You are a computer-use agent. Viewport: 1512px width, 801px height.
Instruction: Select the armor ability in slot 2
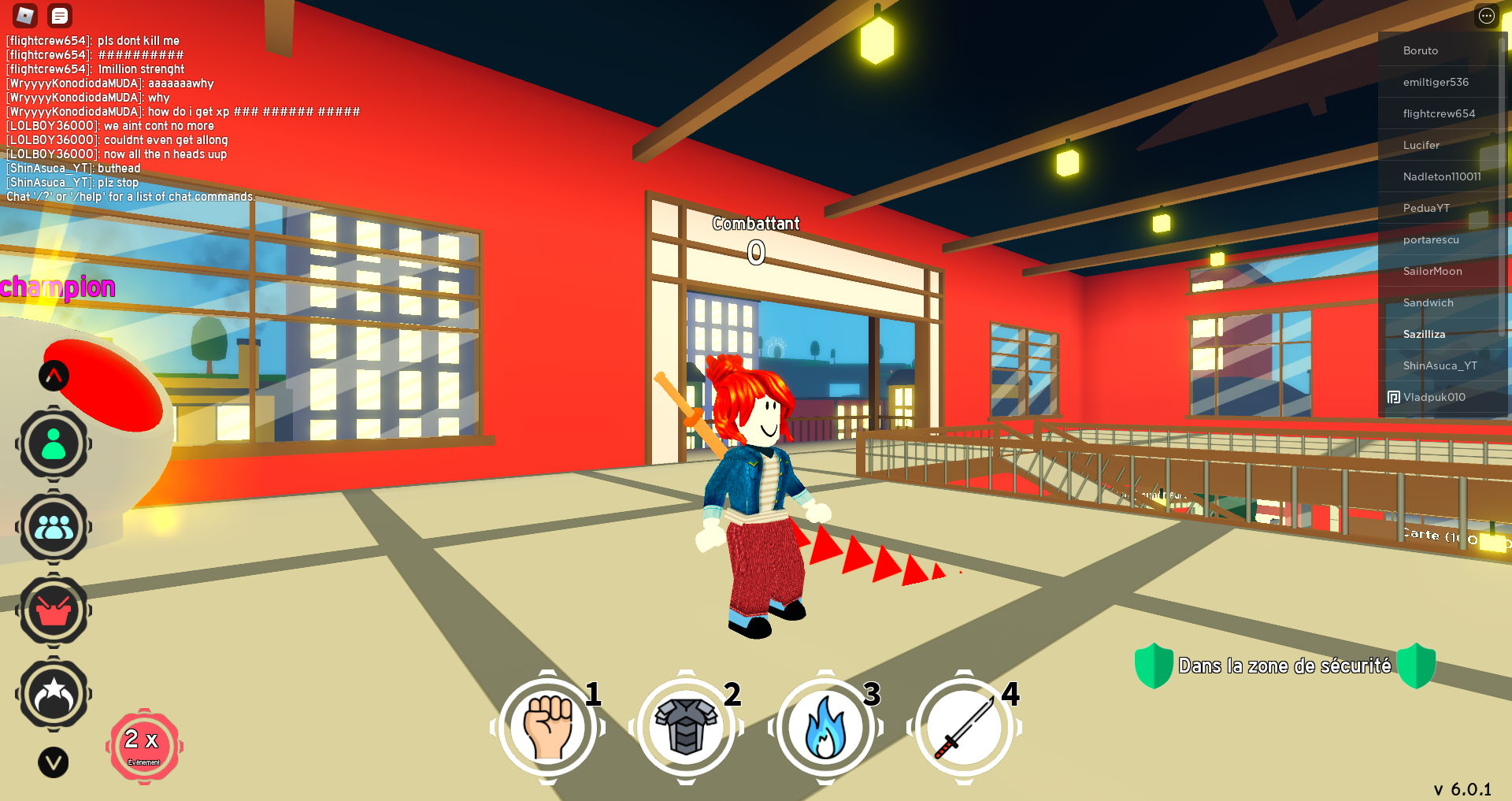(x=687, y=729)
